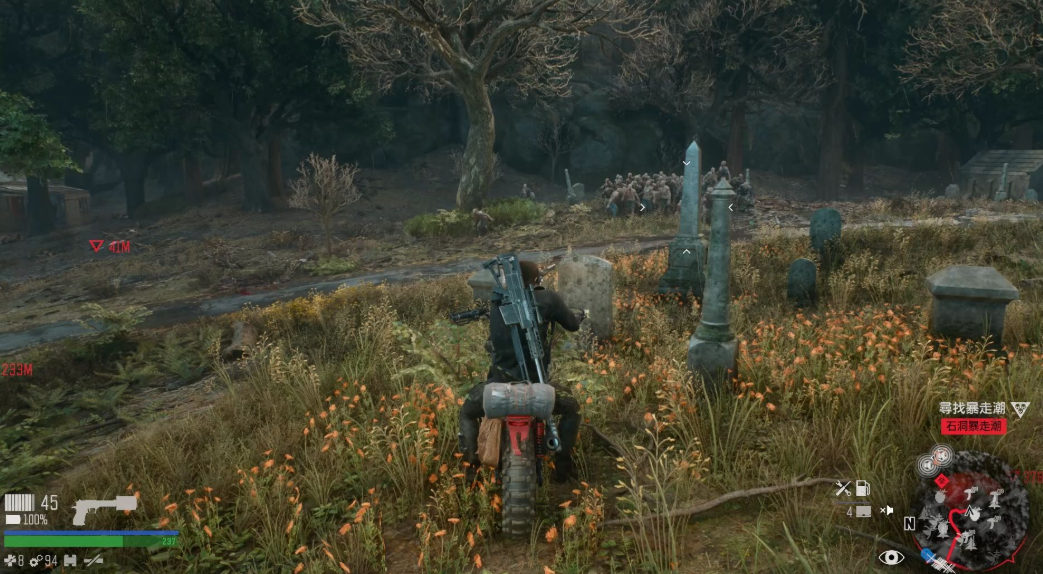This screenshot has width=1043, height=574.
Task: Toggle the eye visibility indicator
Action: click(890, 557)
